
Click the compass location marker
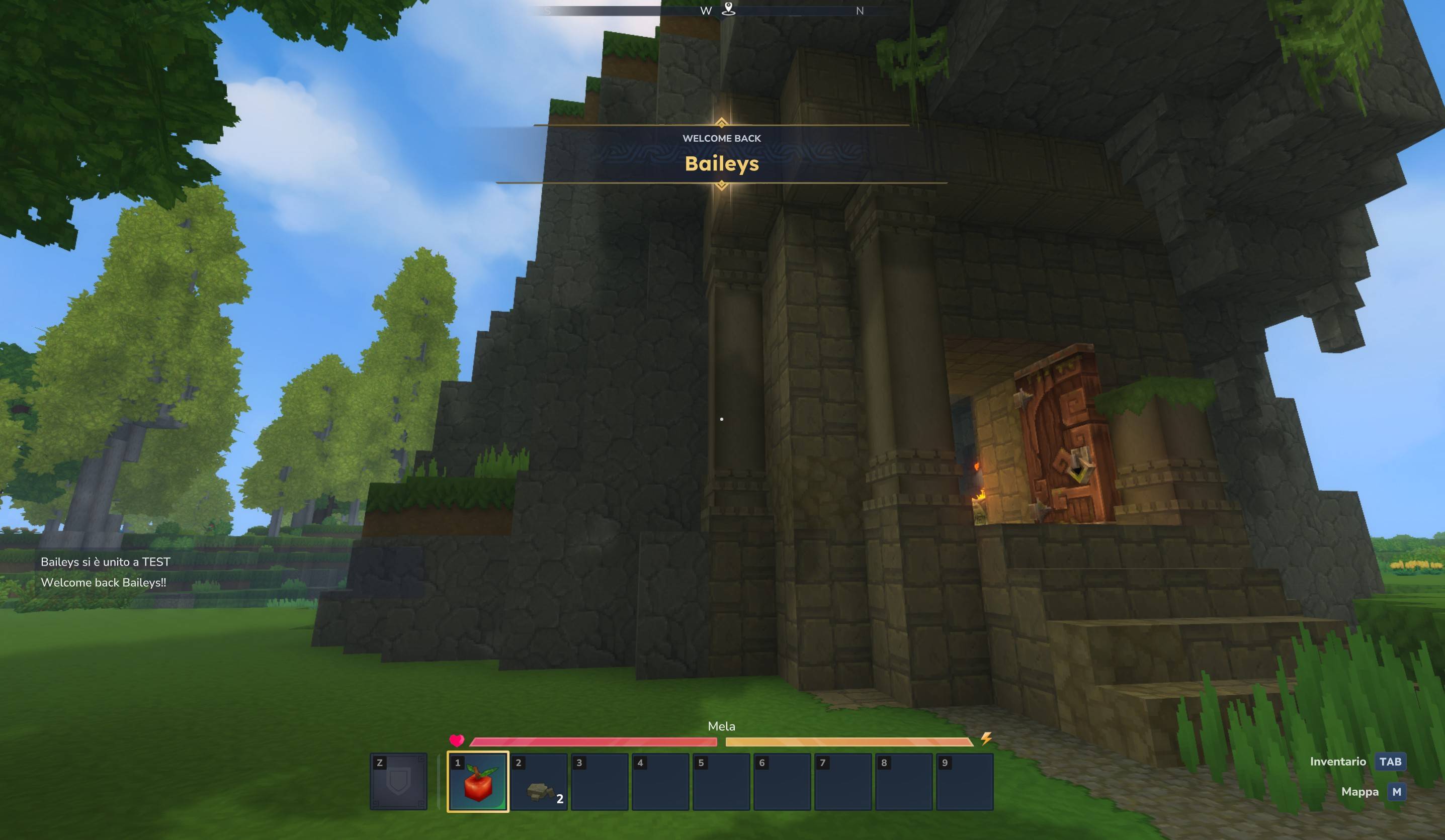728,9
